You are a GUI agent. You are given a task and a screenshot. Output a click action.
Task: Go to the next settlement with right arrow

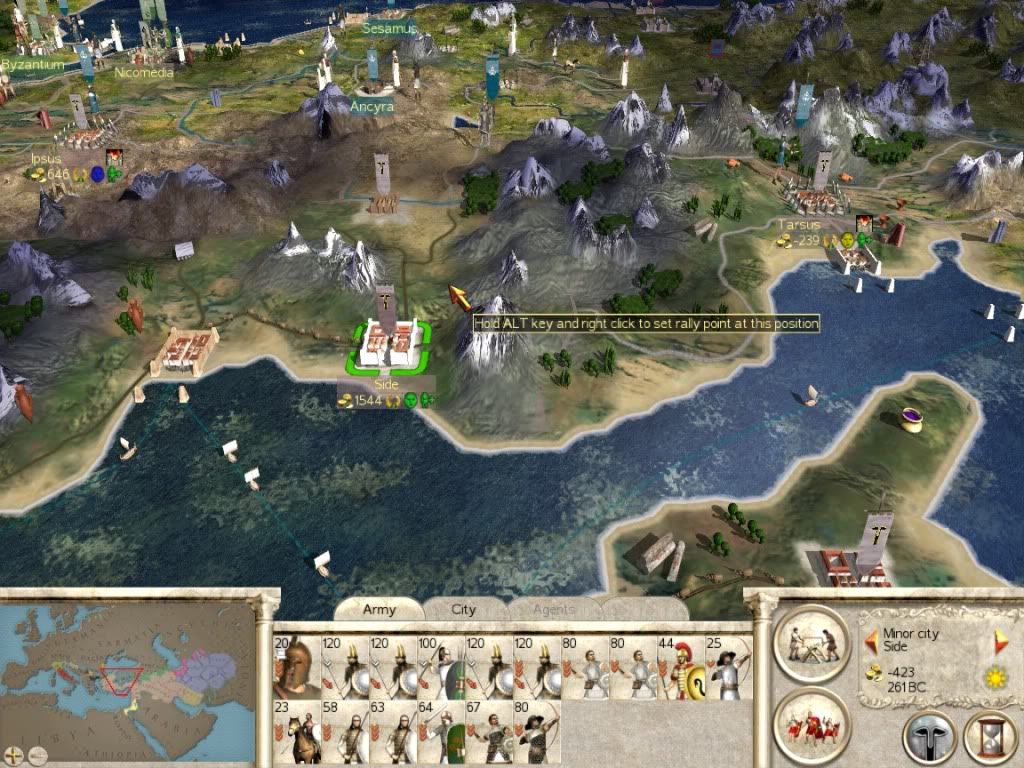pos(1001,641)
